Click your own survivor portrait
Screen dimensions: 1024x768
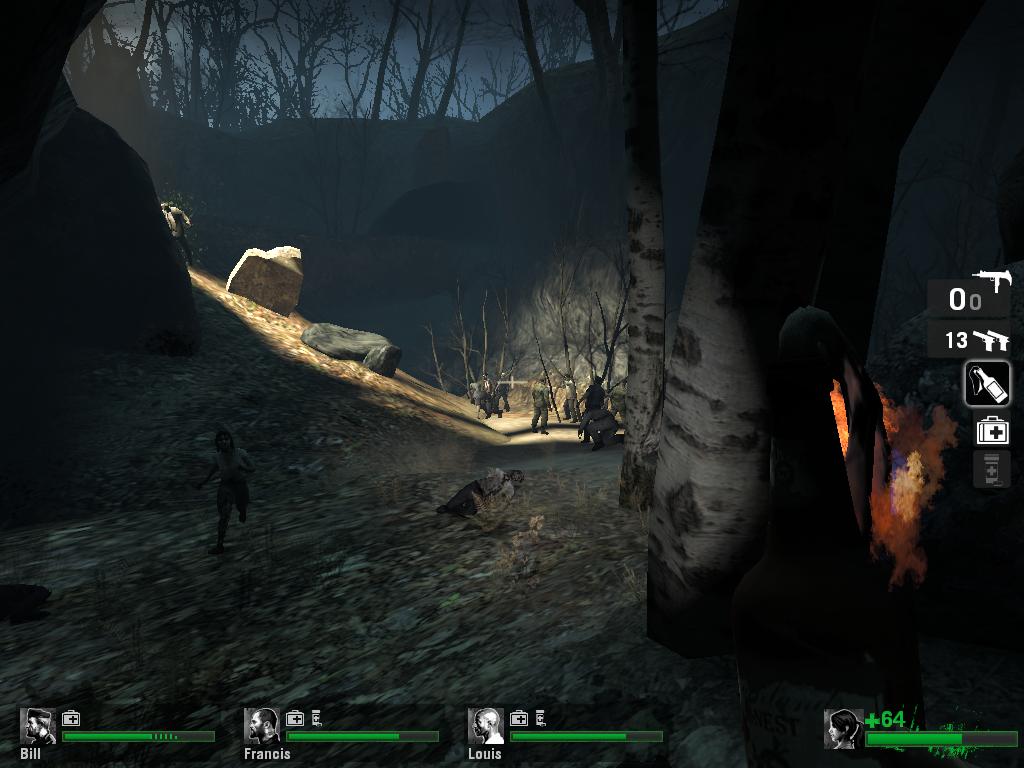(843, 729)
